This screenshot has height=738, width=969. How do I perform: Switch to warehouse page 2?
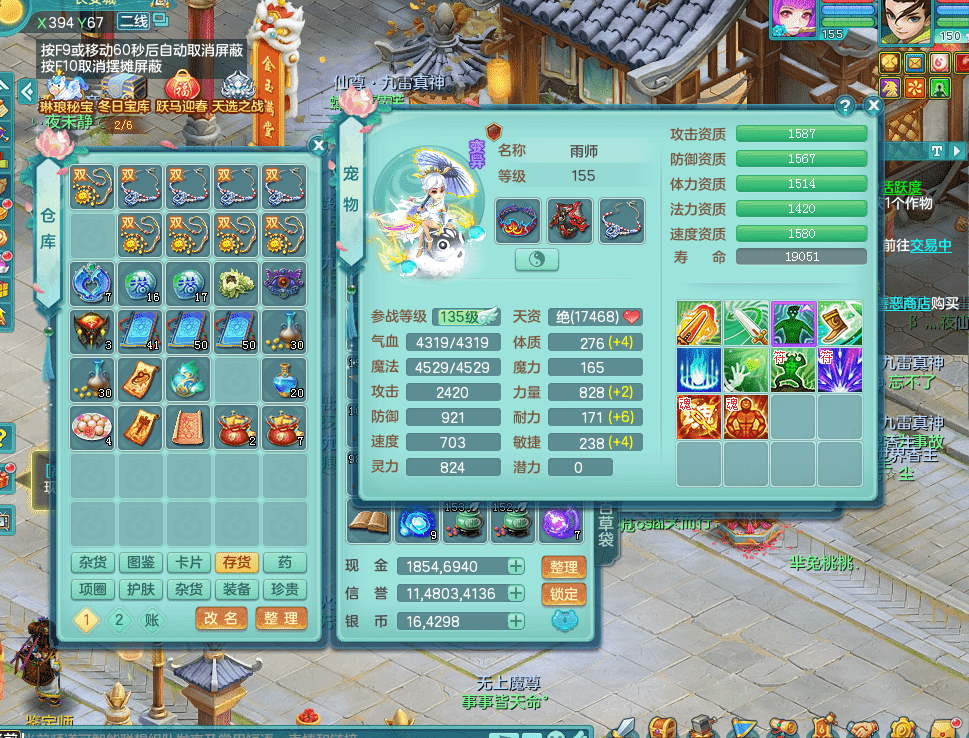coord(120,619)
